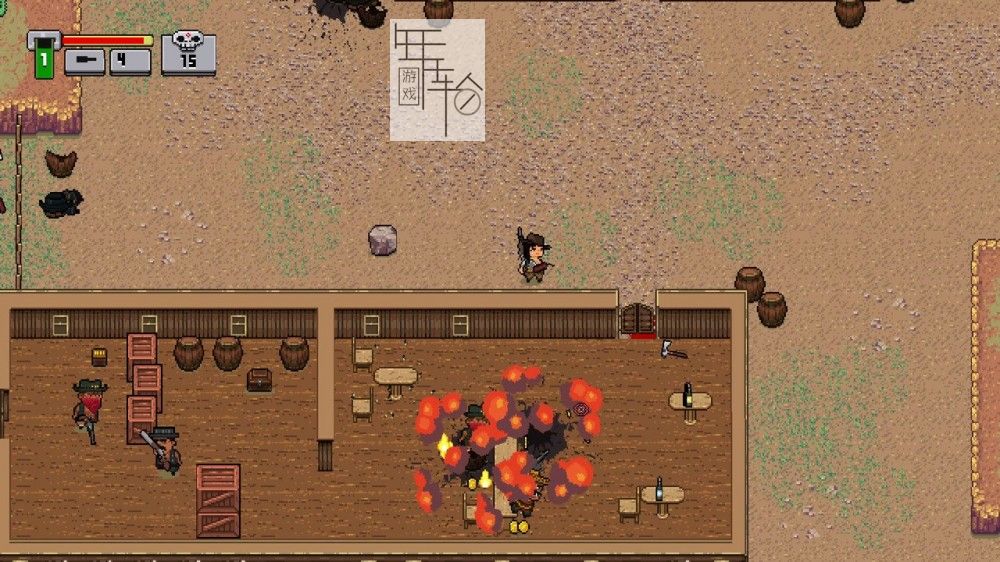Click the green canister with number 1
The height and width of the screenshot is (562, 1000).
[44, 59]
